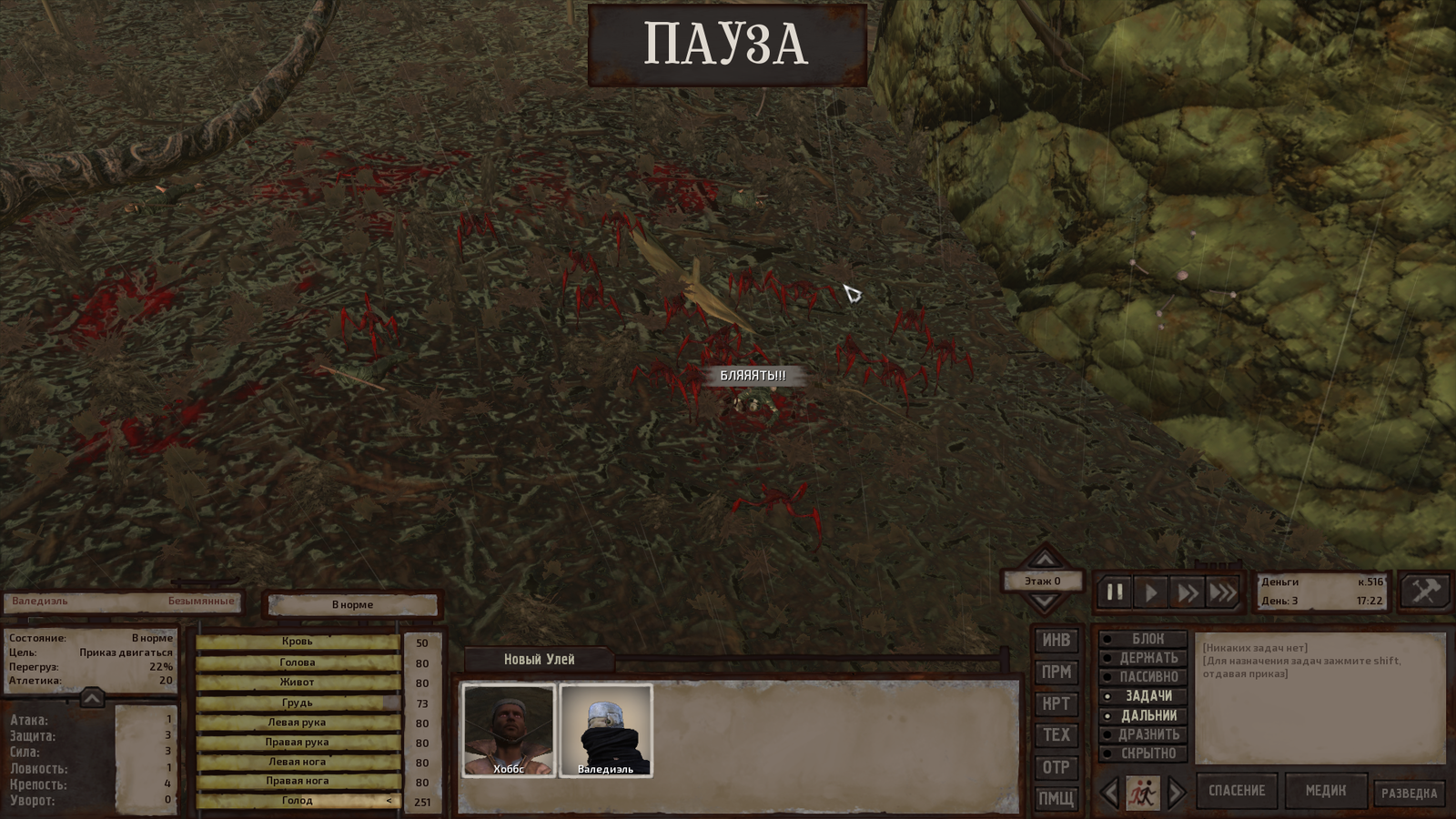
Task: Open the ИНВ inventory panel
Action: (x=1056, y=641)
